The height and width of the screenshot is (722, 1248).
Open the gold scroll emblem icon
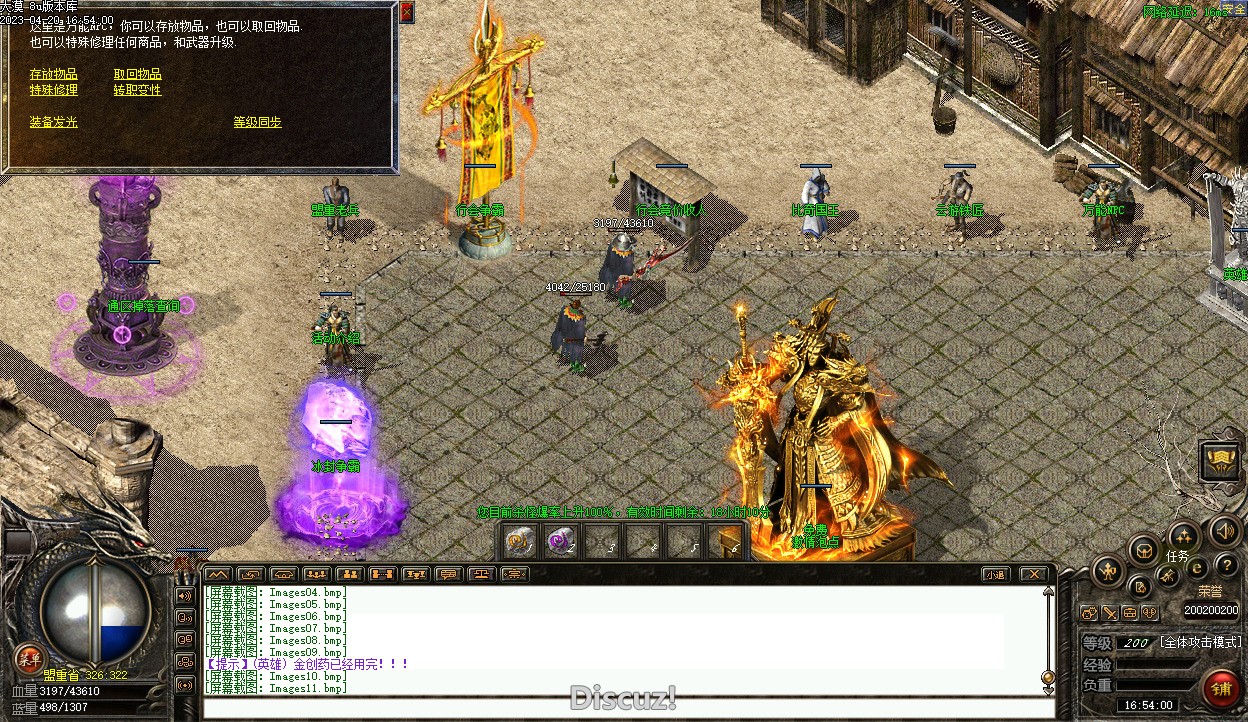tap(1221, 461)
